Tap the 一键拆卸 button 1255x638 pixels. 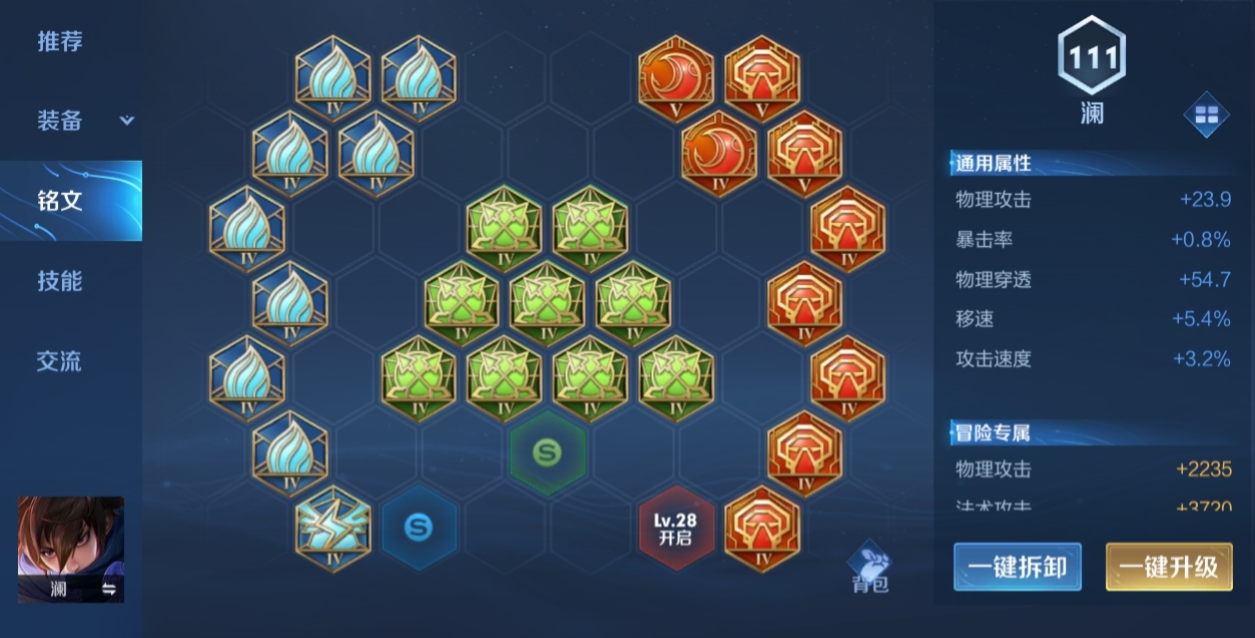click(1017, 567)
